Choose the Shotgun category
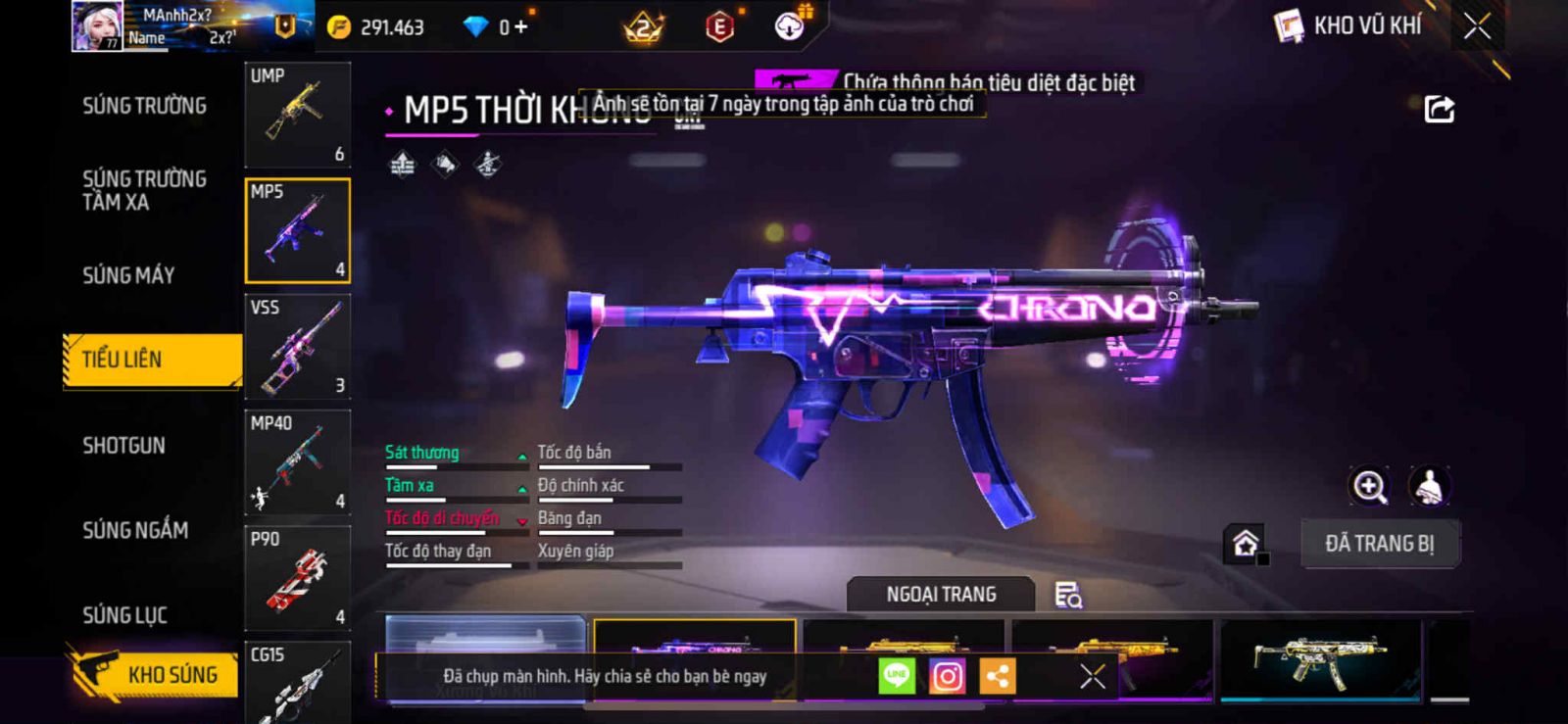Image resolution: width=1568 pixels, height=724 pixels. [x=123, y=446]
